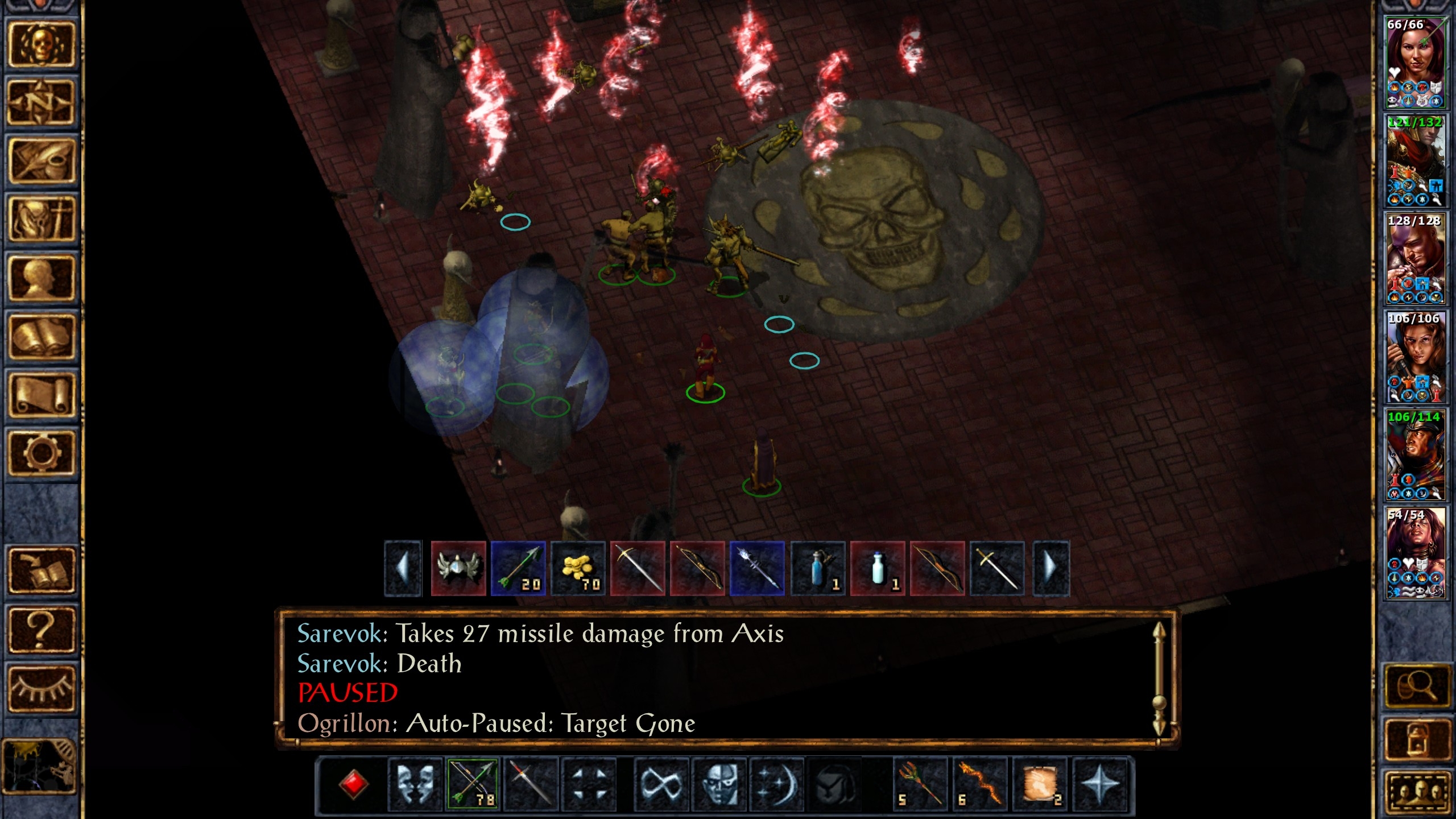Viewport: 1456px width, 819px height.
Task: Open the journal quill-and-ink button
Action: pyautogui.click(x=41, y=162)
